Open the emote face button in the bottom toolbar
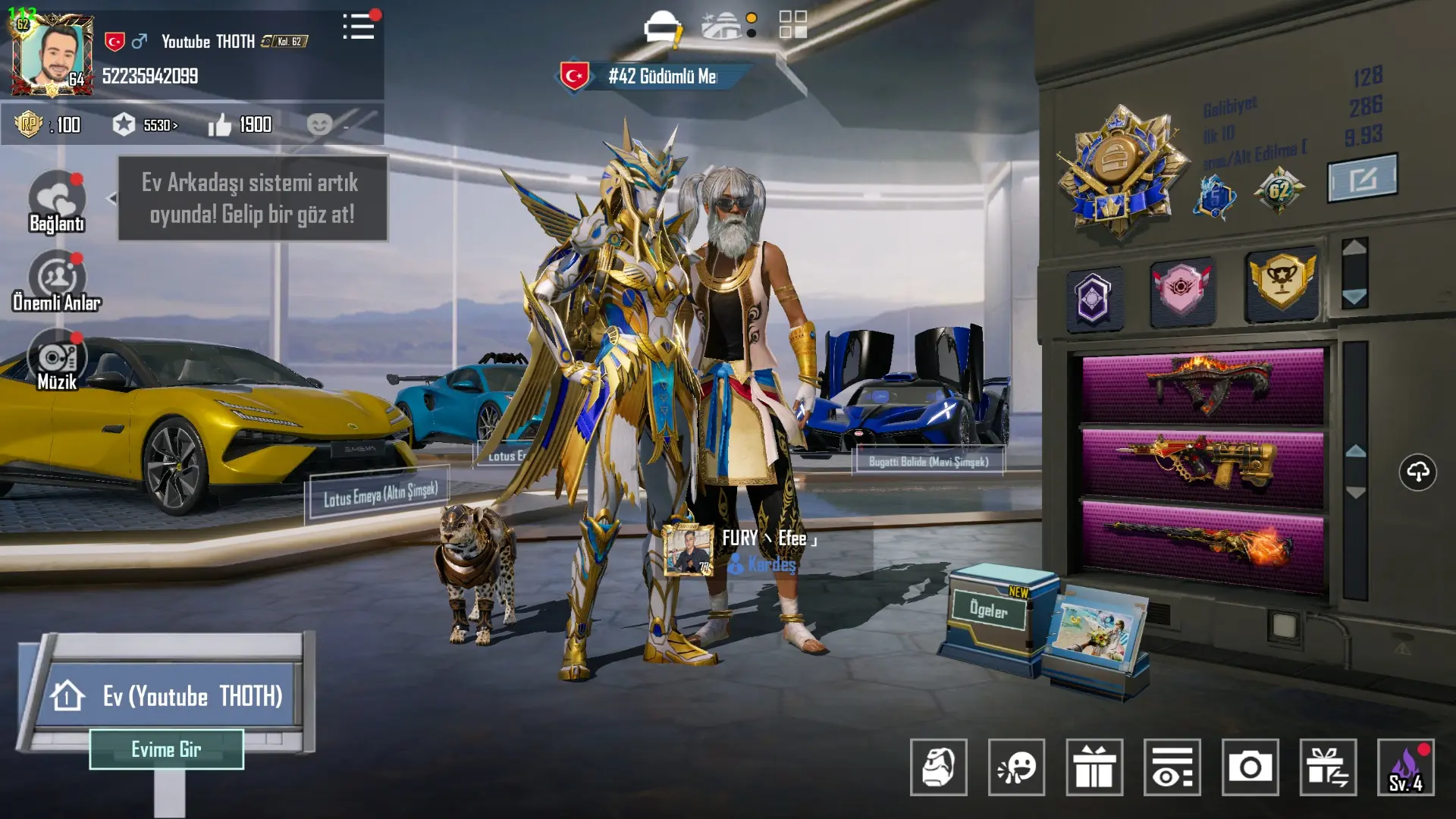The height and width of the screenshot is (819, 1456). tap(1016, 767)
